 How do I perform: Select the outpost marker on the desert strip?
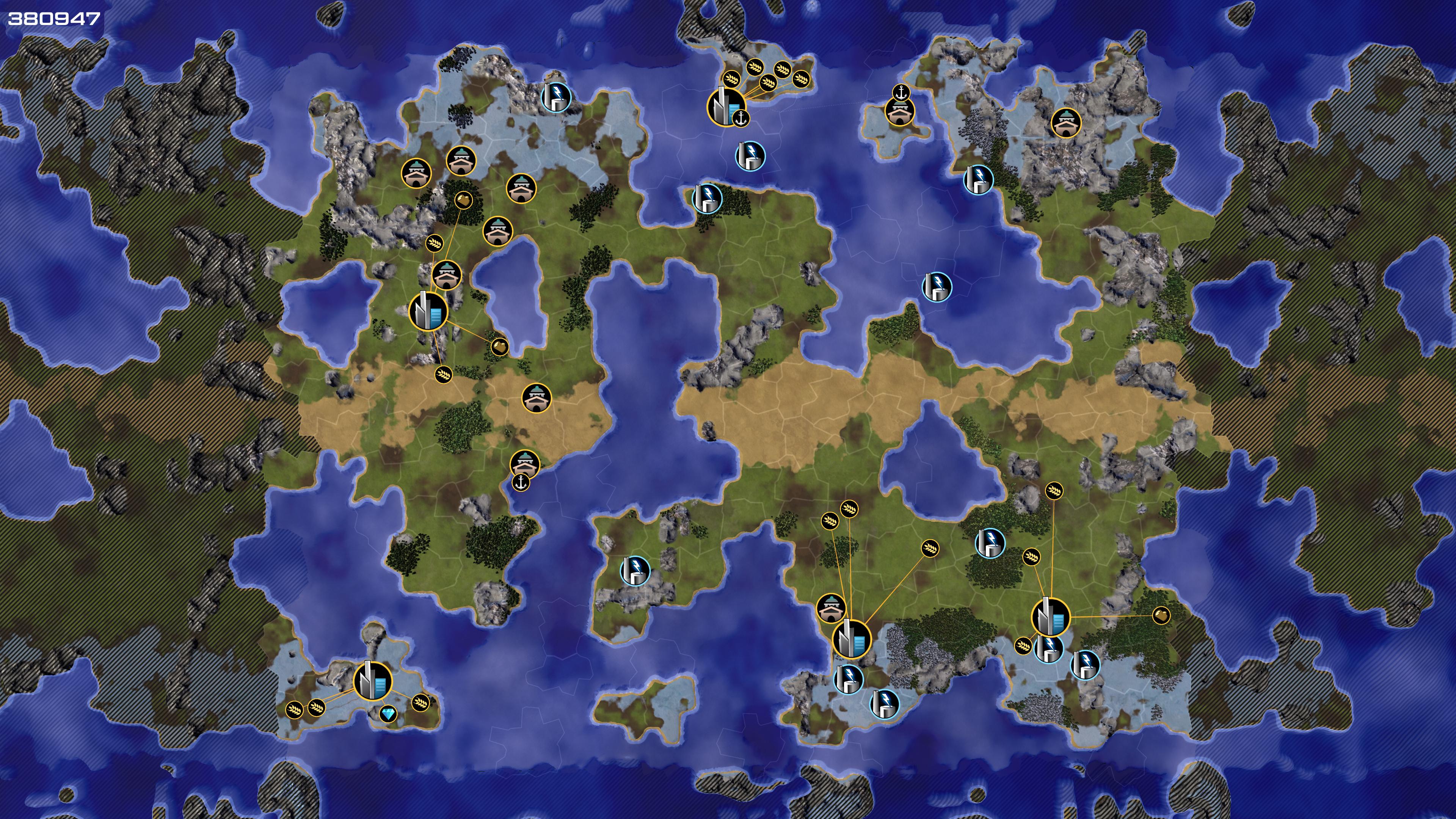536,398
